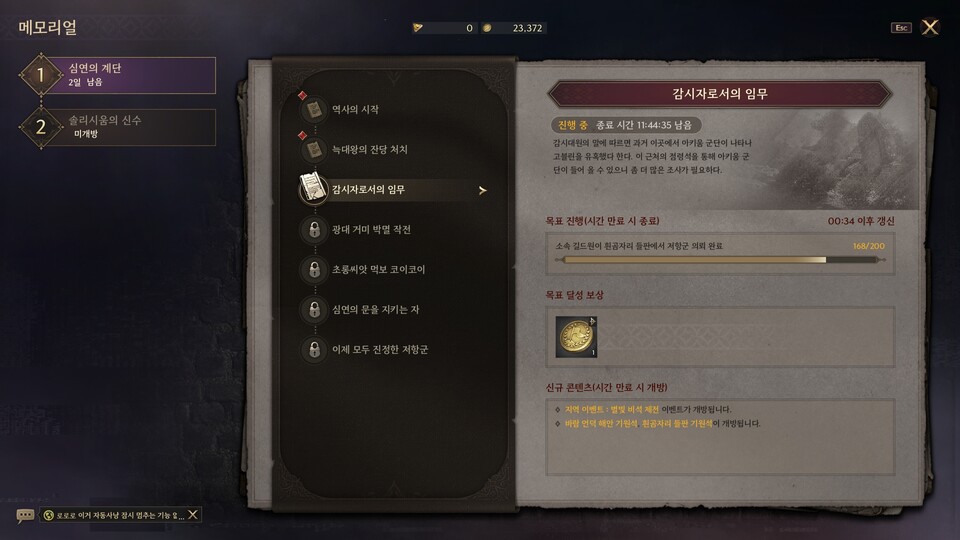Select the 심연의 계단 chapter tab
This screenshot has width=960, height=540.
click(118, 75)
